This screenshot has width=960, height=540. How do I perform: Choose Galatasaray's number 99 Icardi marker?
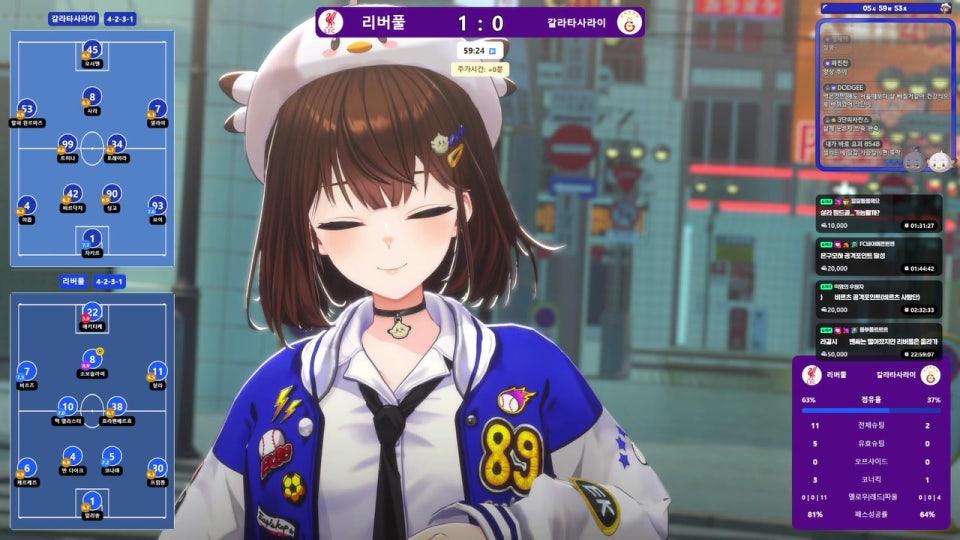click(68, 144)
